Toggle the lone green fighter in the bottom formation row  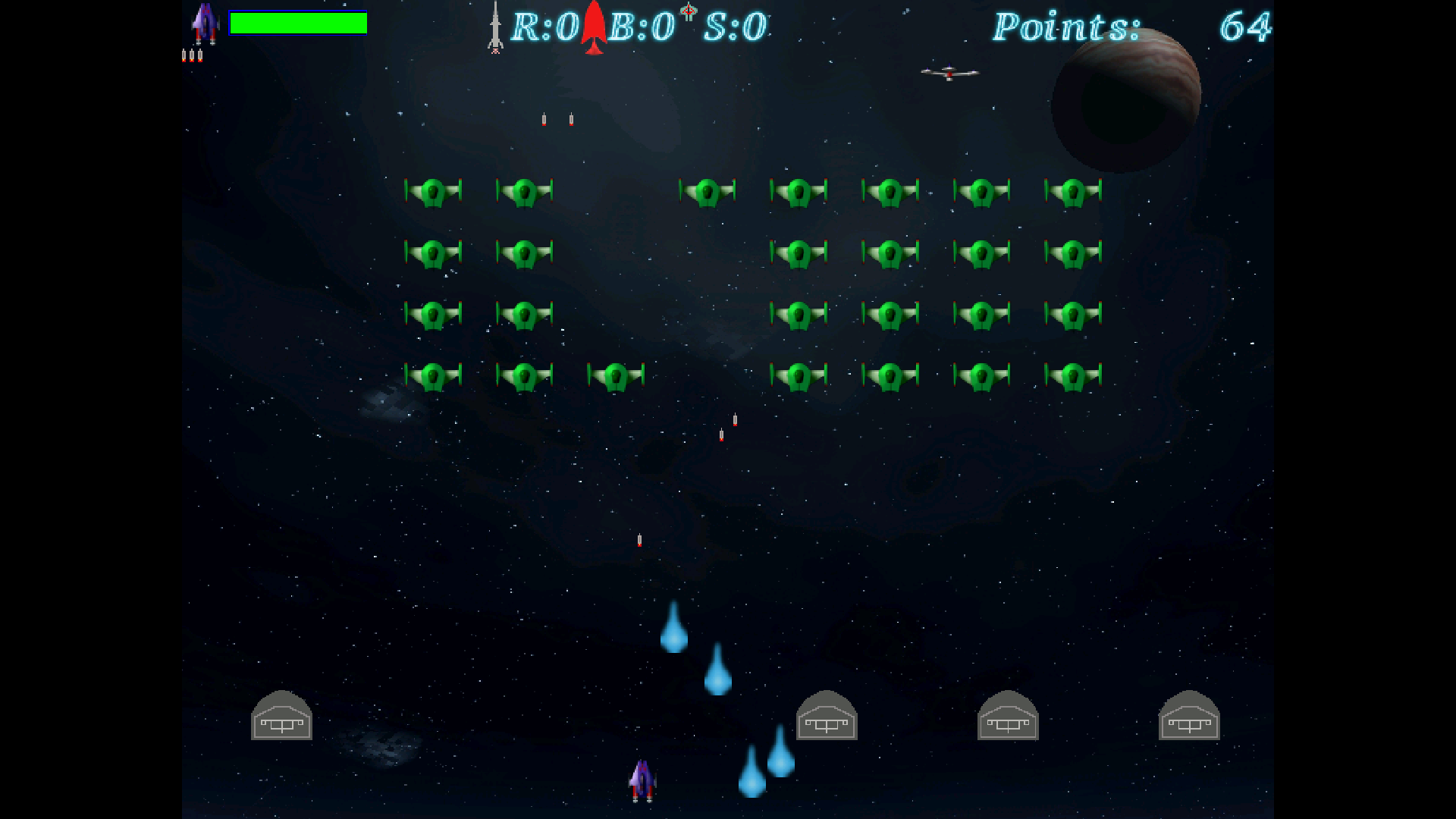[616, 374]
